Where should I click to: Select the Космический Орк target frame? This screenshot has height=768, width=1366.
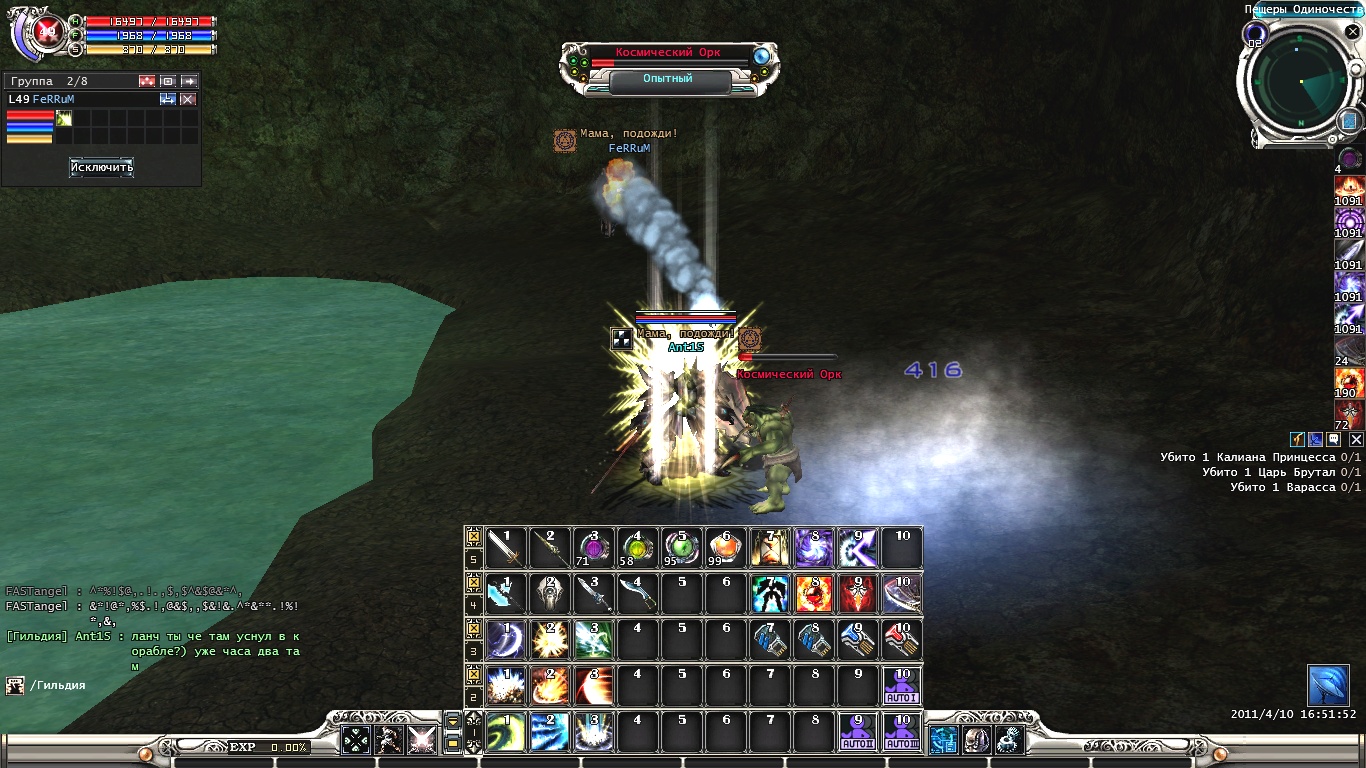(x=669, y=54)
